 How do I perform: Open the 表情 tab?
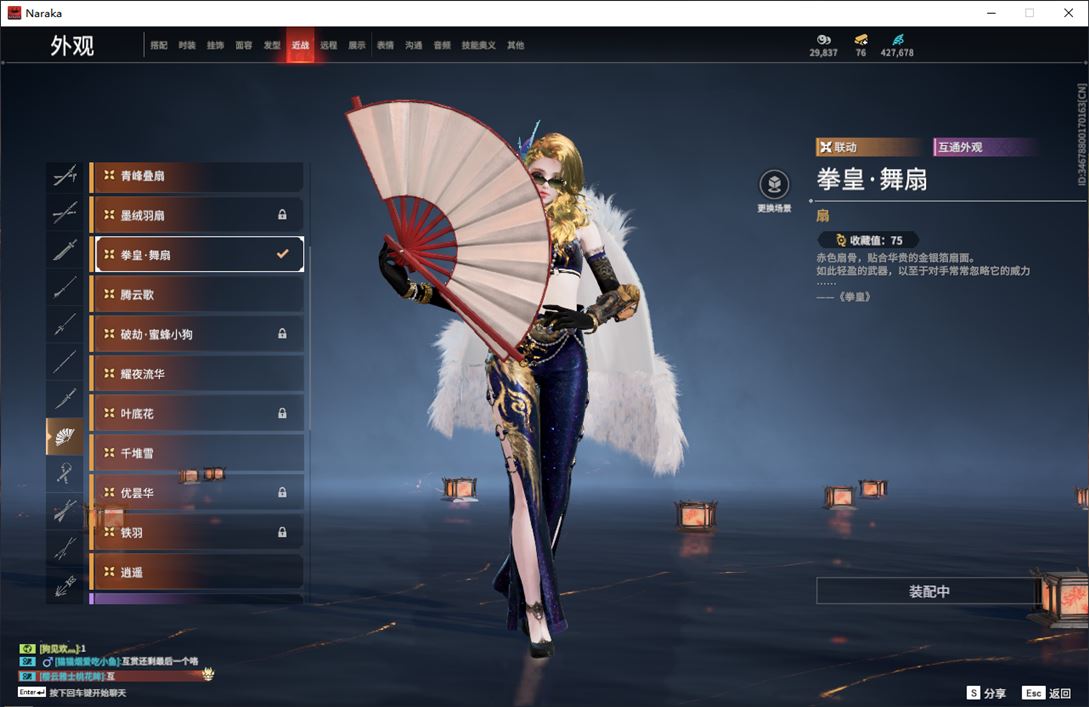pos(385,46)
